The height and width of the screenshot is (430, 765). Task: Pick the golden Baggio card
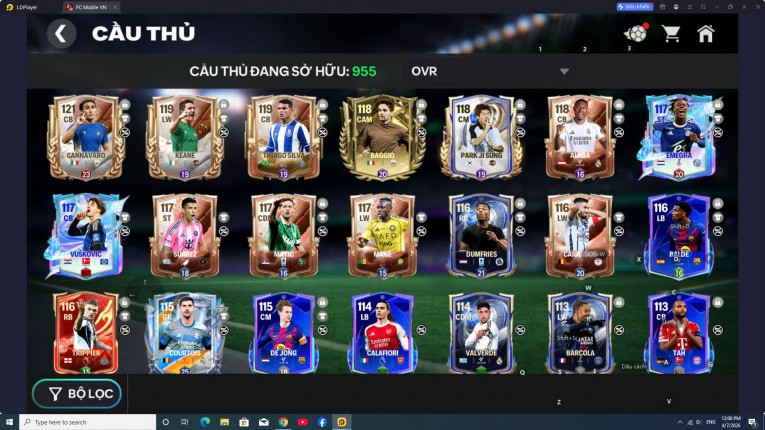click(x=382, y=137)
